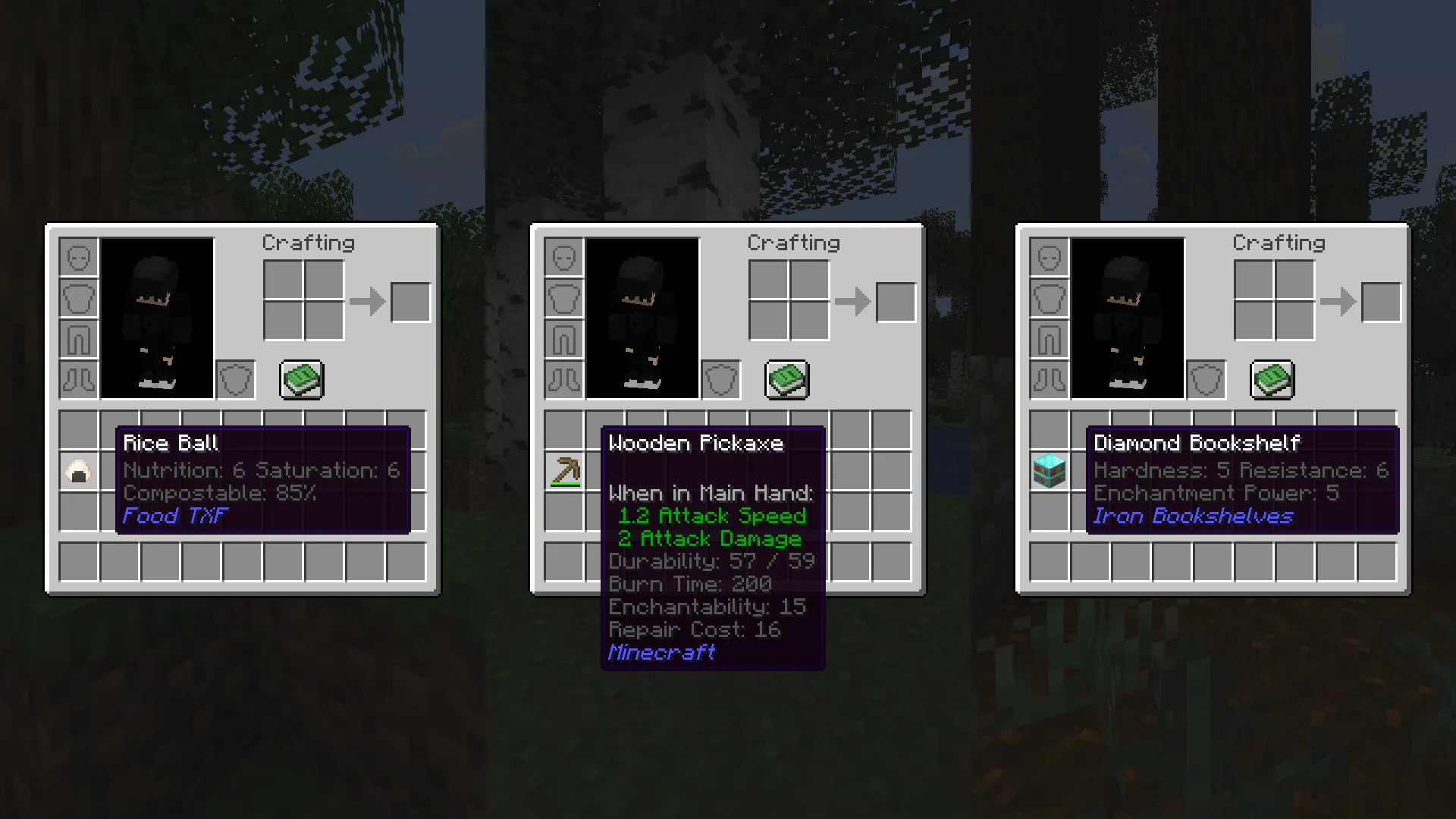
Task: Pick up the Rice Ball item
Action: tap(79, 470)
